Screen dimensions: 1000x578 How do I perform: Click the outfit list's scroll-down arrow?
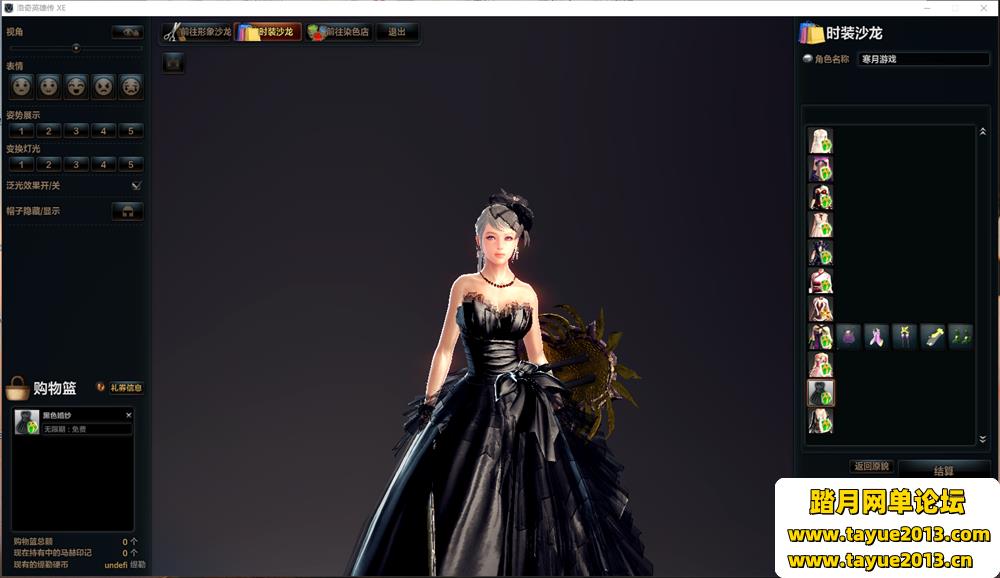(x=982, y=439)
